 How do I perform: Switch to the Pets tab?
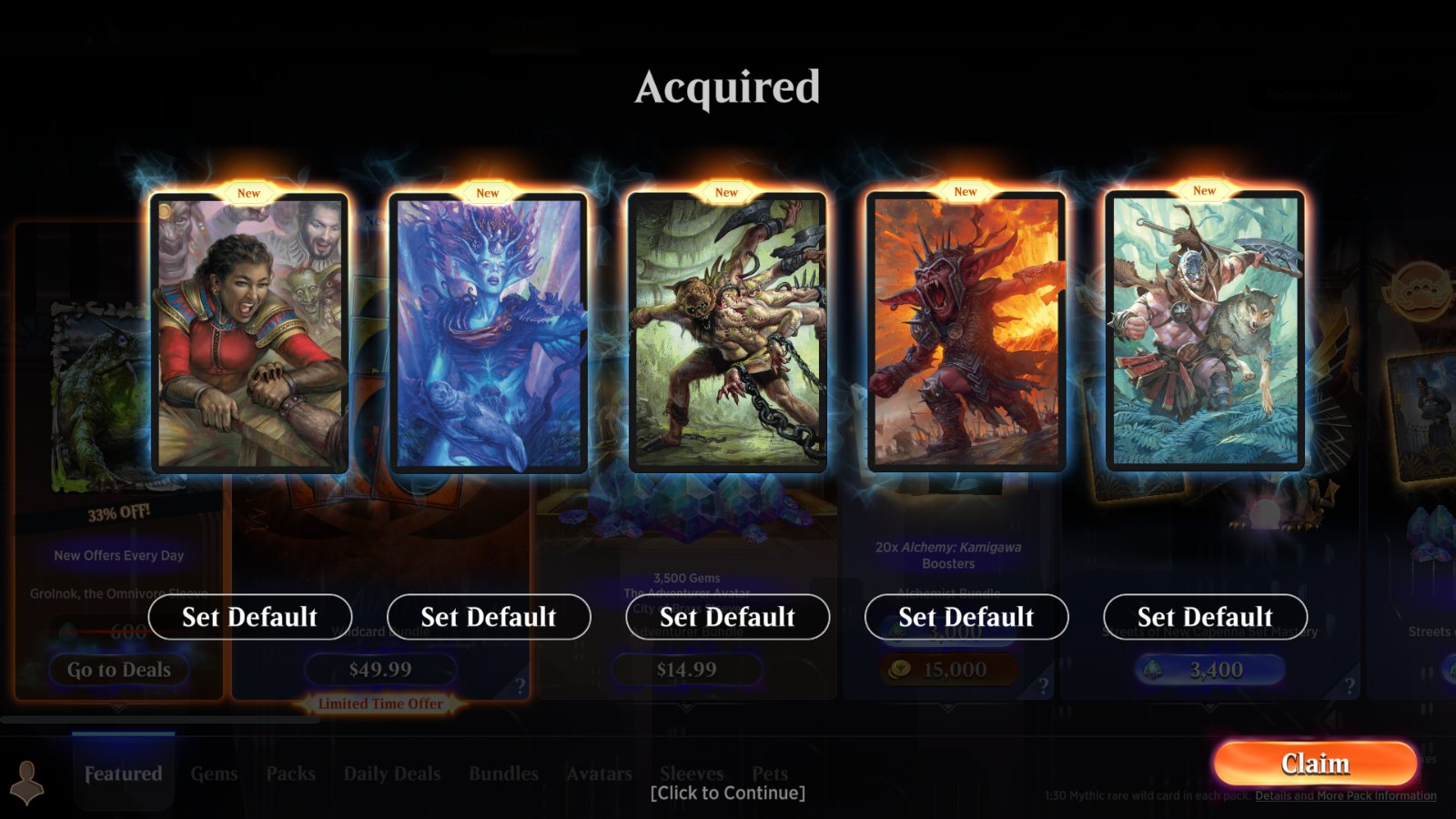pyautogui.click(x=770, y=773)
